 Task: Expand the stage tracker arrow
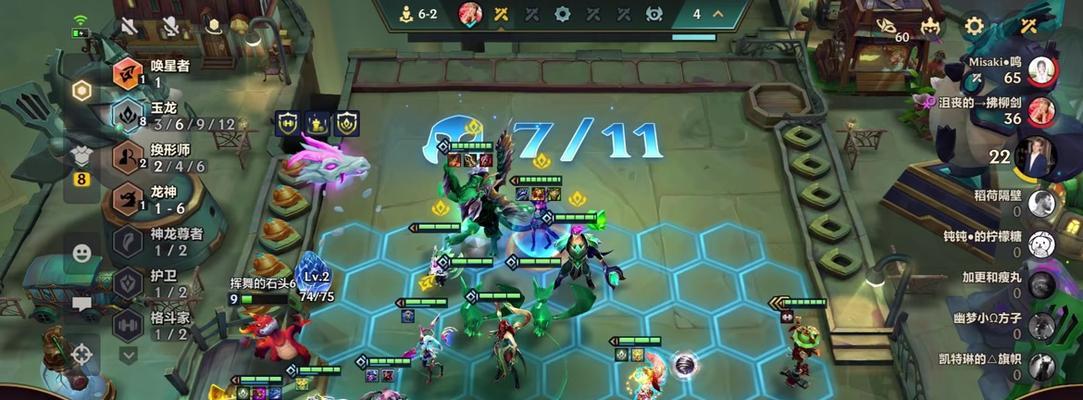720,14
